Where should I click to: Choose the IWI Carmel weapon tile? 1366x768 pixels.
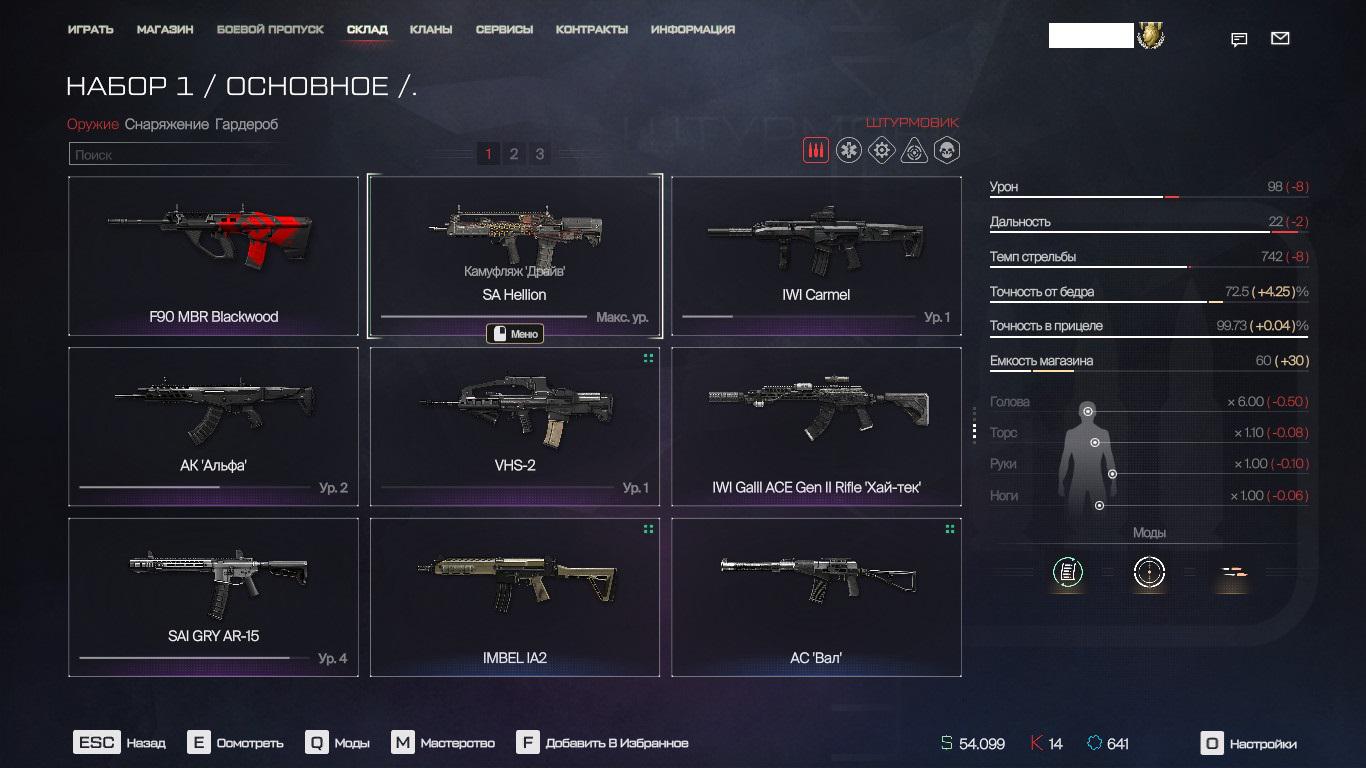[816, 256]
